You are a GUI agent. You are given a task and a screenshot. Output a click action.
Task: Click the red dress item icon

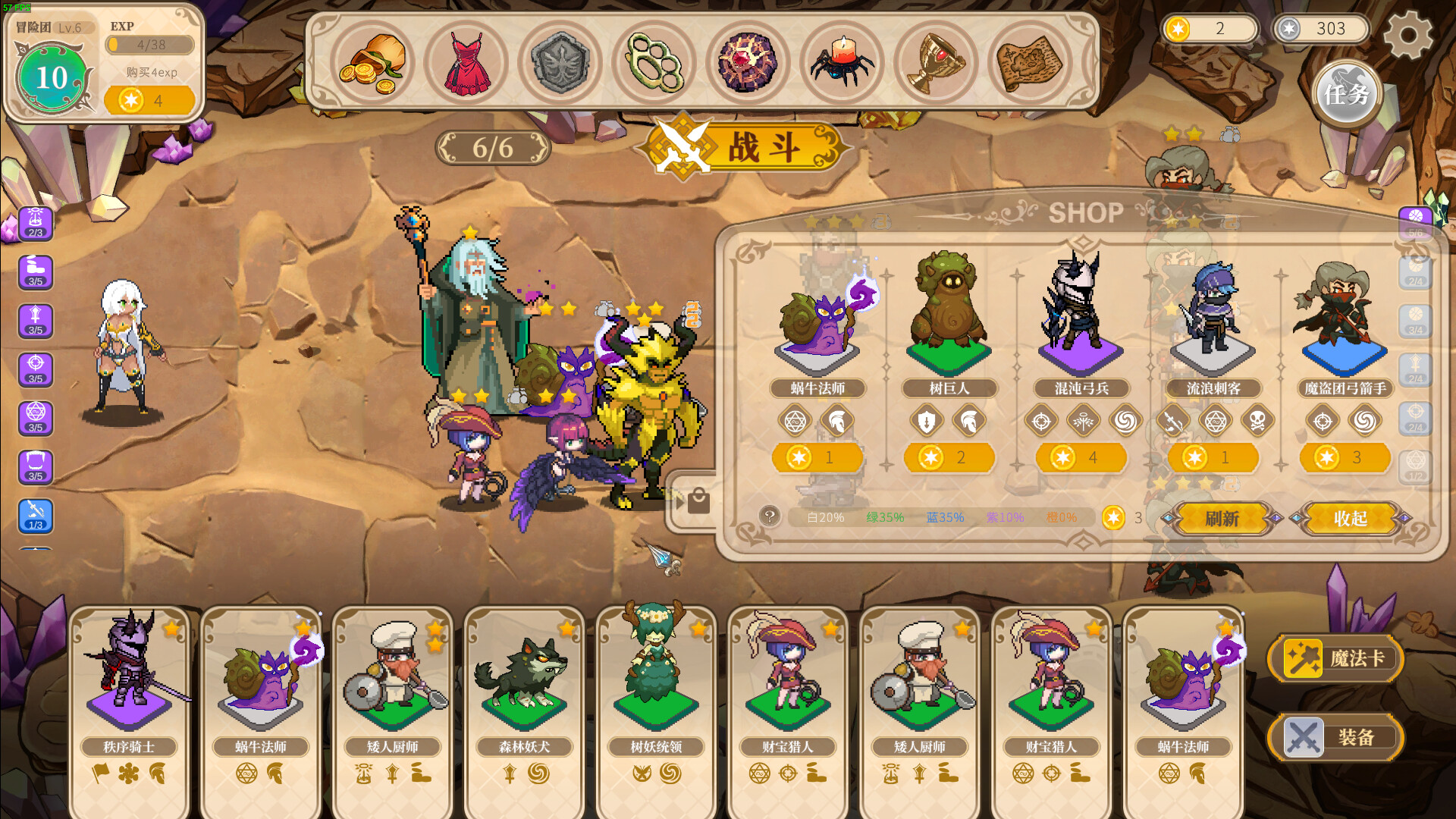469,64
